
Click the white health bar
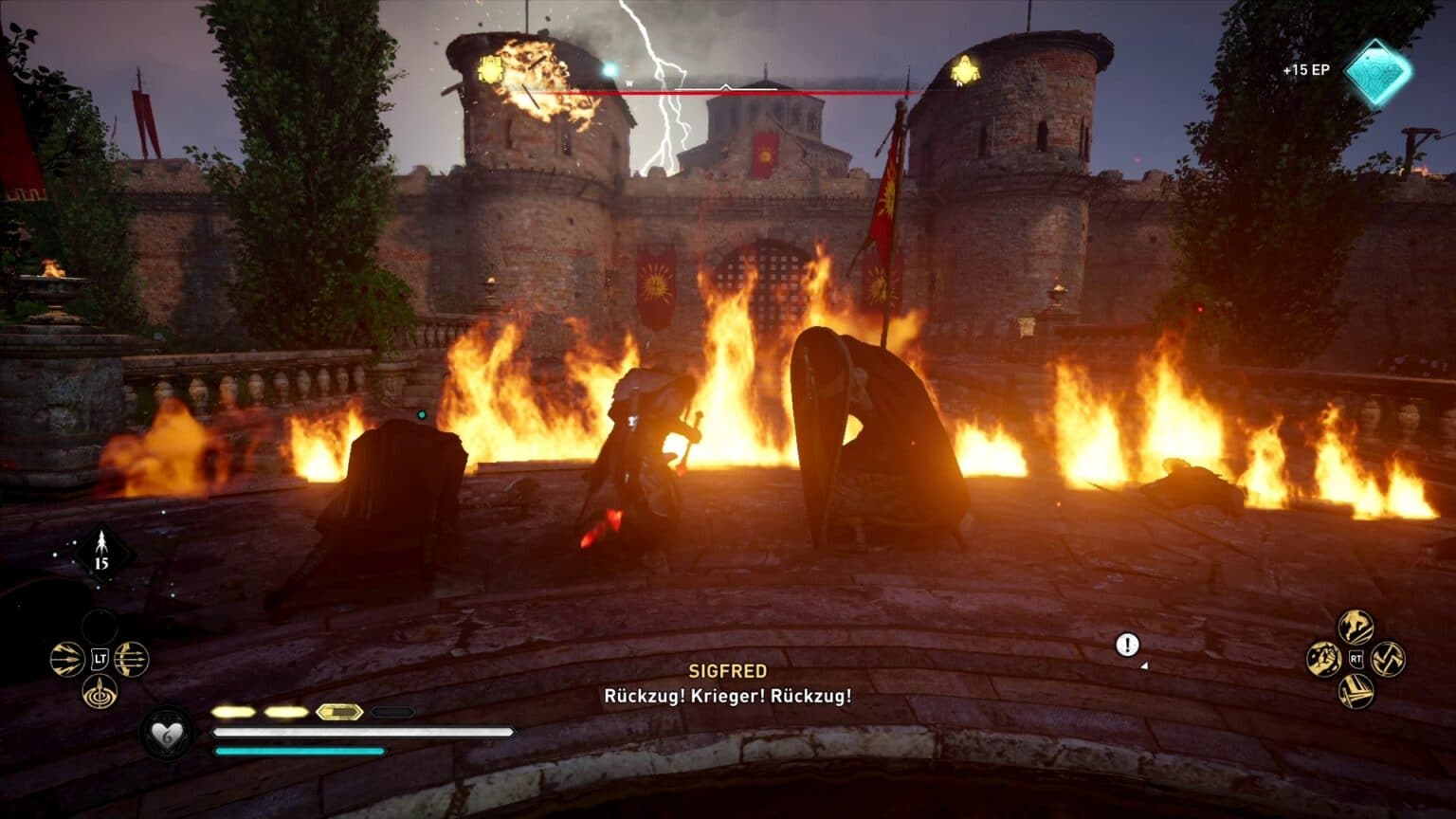(x=355, y=732)
